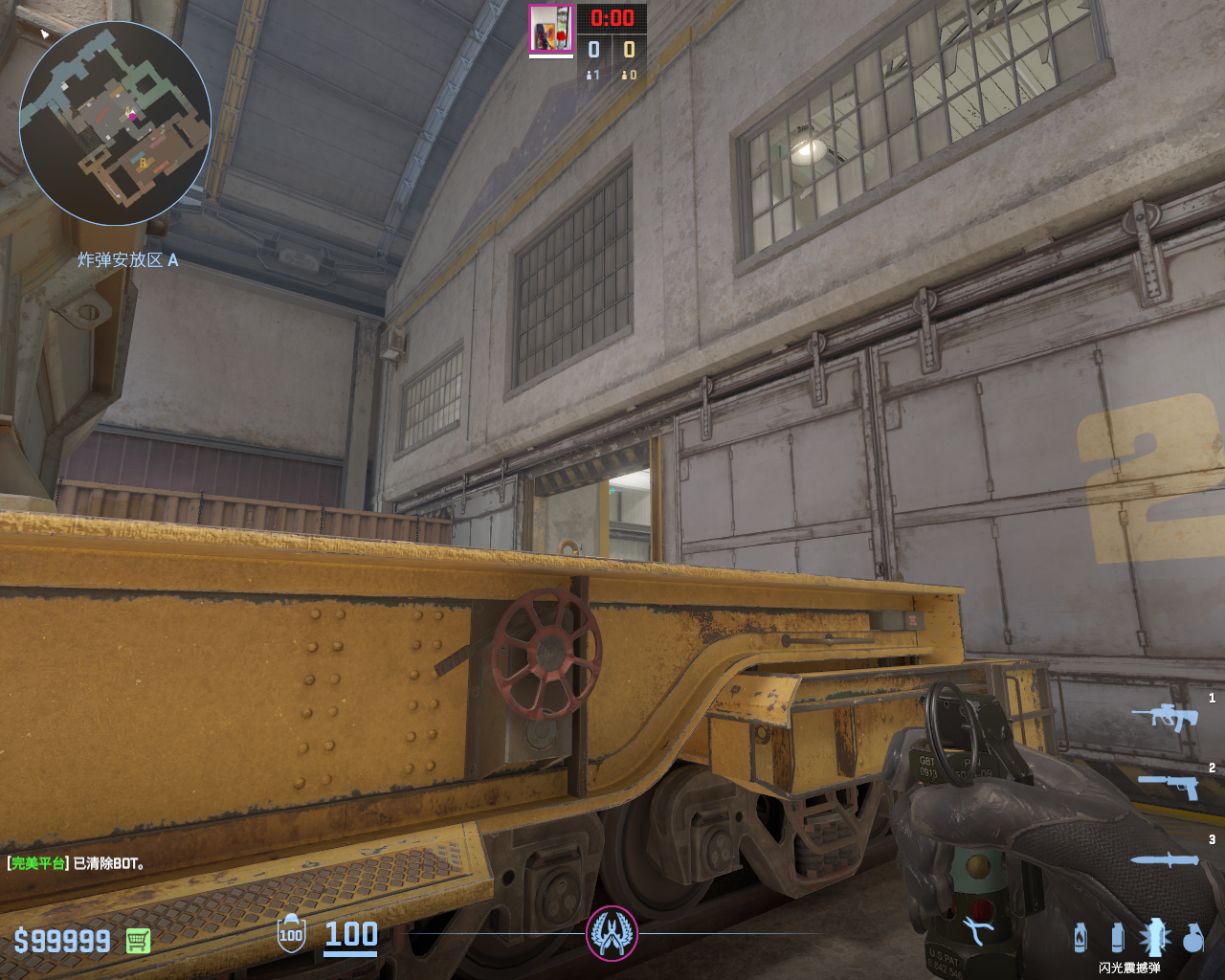Viewport: 1225px width, 980px height.
Task: Select the highlighted flashbang icon
Action: click(x=1154, y=937)
